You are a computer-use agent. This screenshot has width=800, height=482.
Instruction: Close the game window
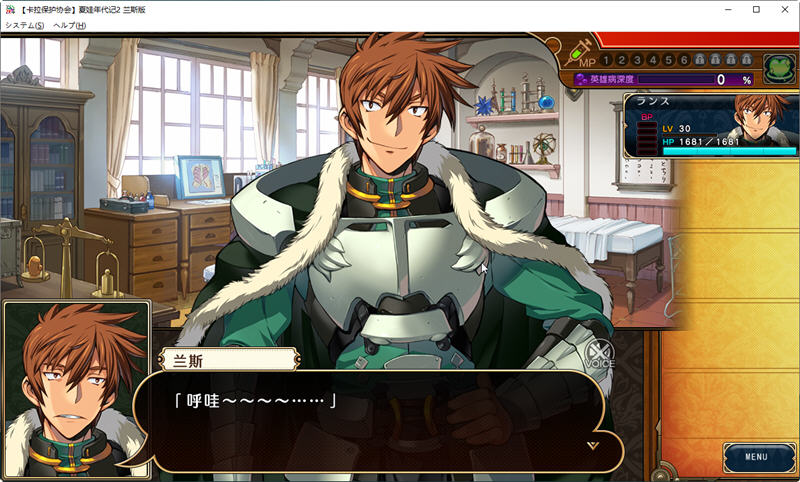(x=784, y=9)
